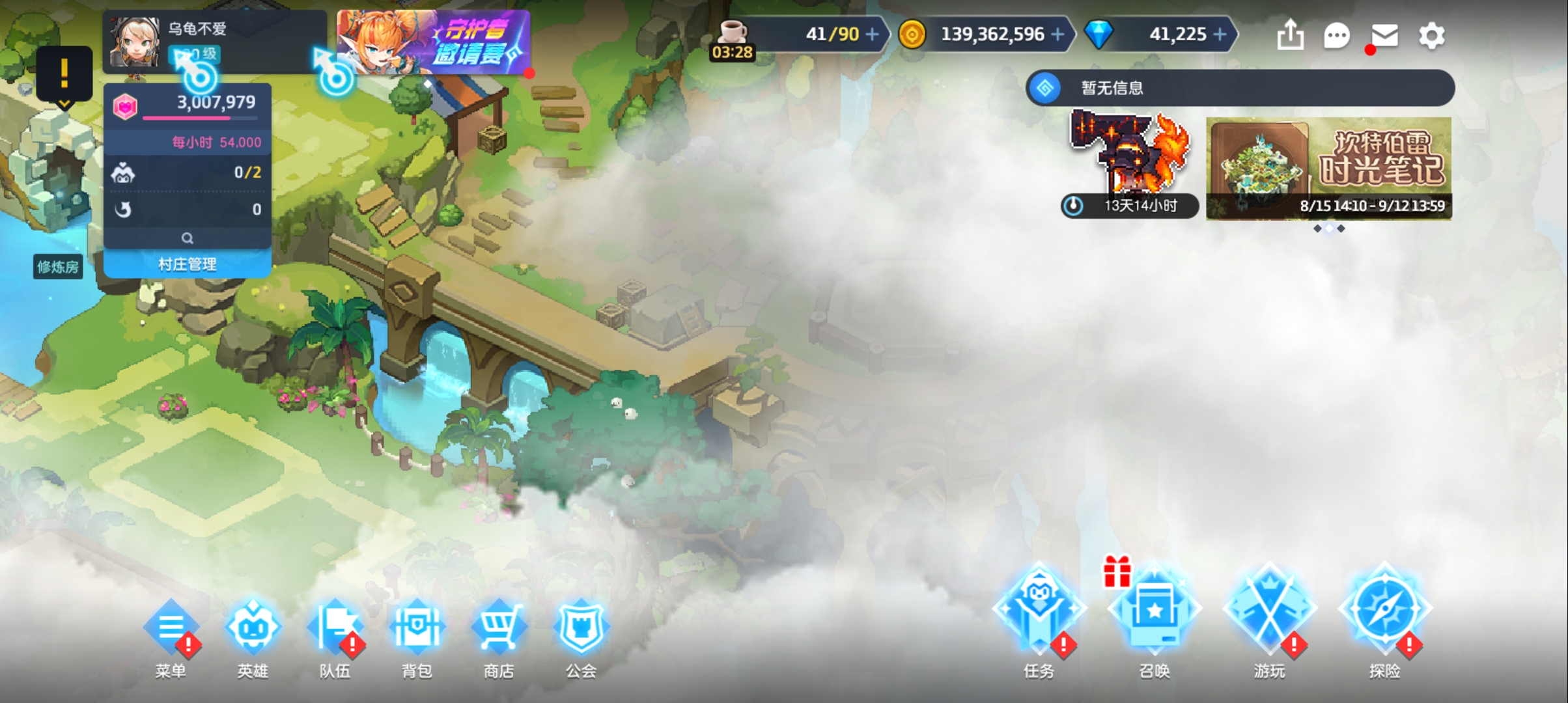Open the 探险 adventure map

coord(1384,612)
